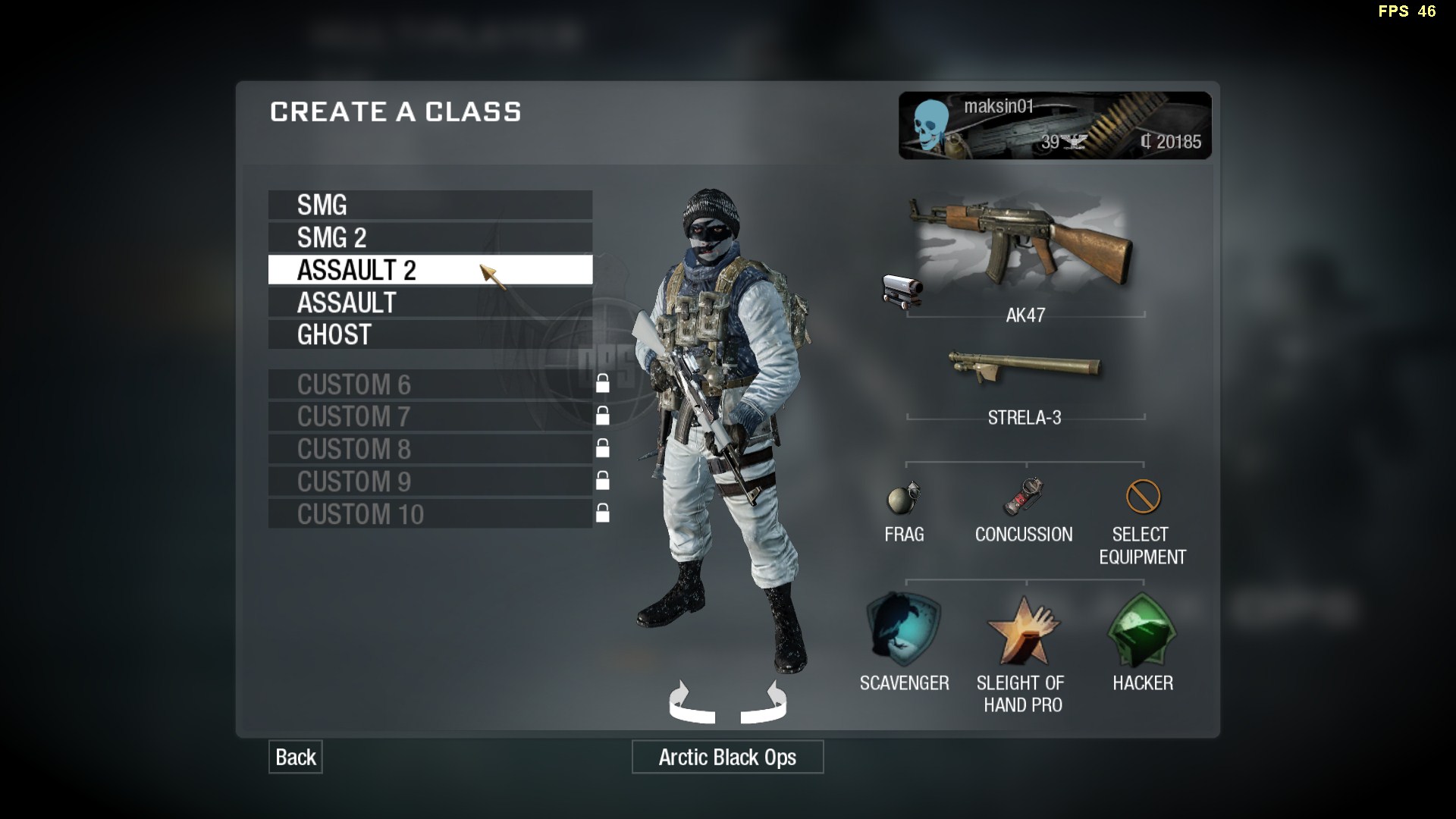Select the ASSAULT 2 class
This screenshot has height=819, width=1456.
430,270
